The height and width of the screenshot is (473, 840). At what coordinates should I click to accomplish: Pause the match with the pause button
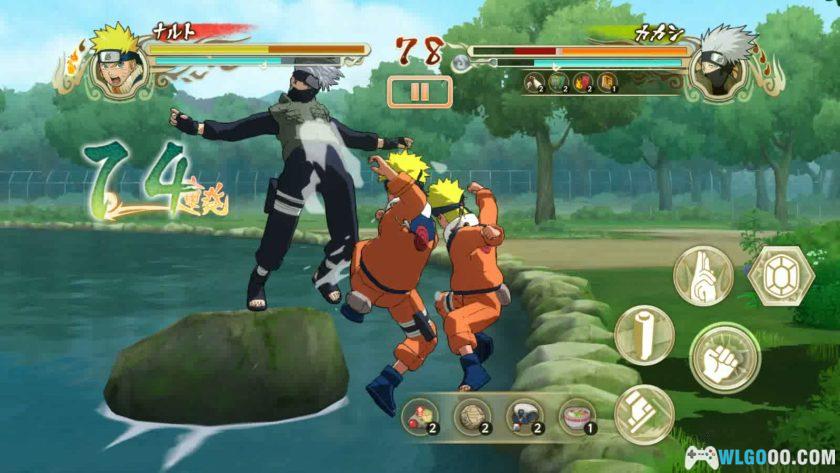pyautogui.click(x=420, y=92)
